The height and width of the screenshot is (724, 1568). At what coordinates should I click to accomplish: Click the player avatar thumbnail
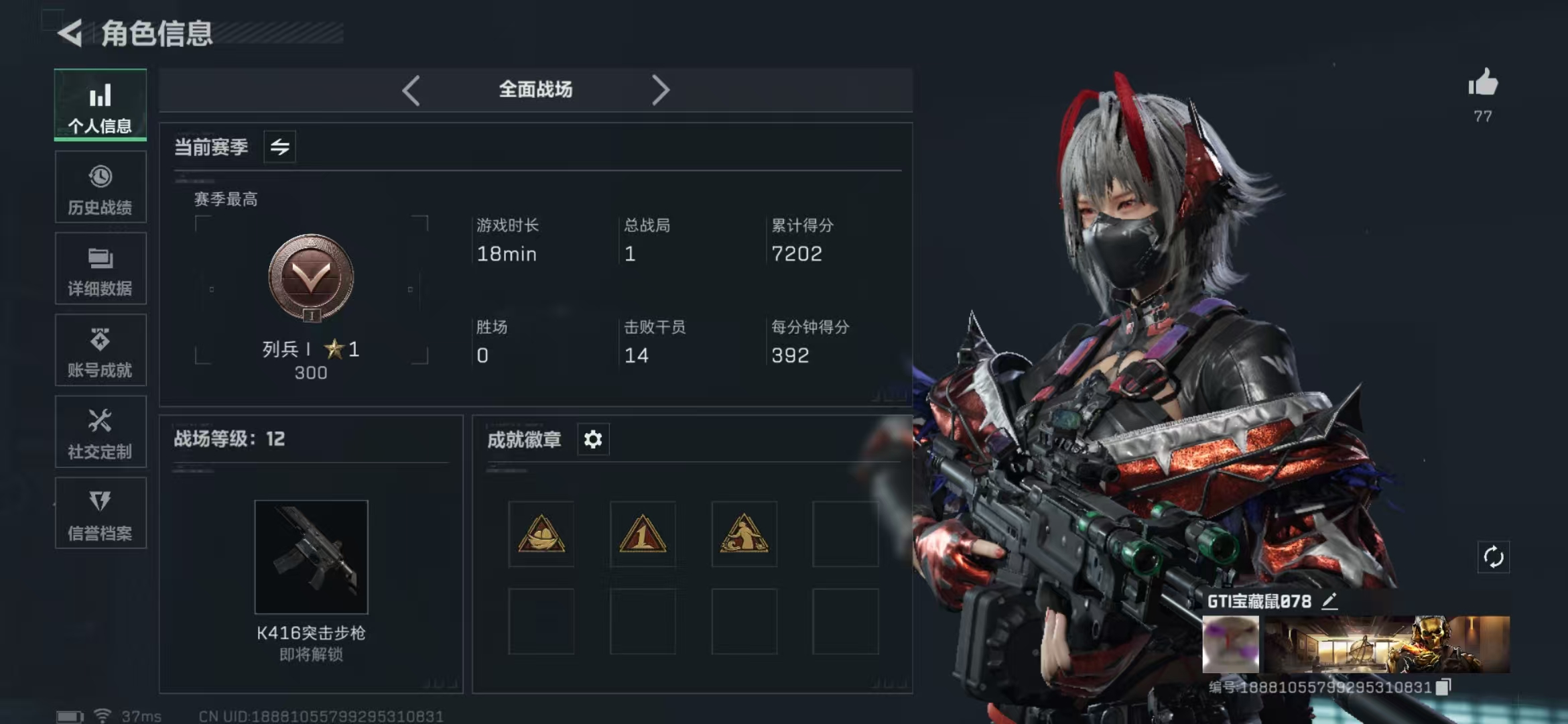pos(1230,644)
